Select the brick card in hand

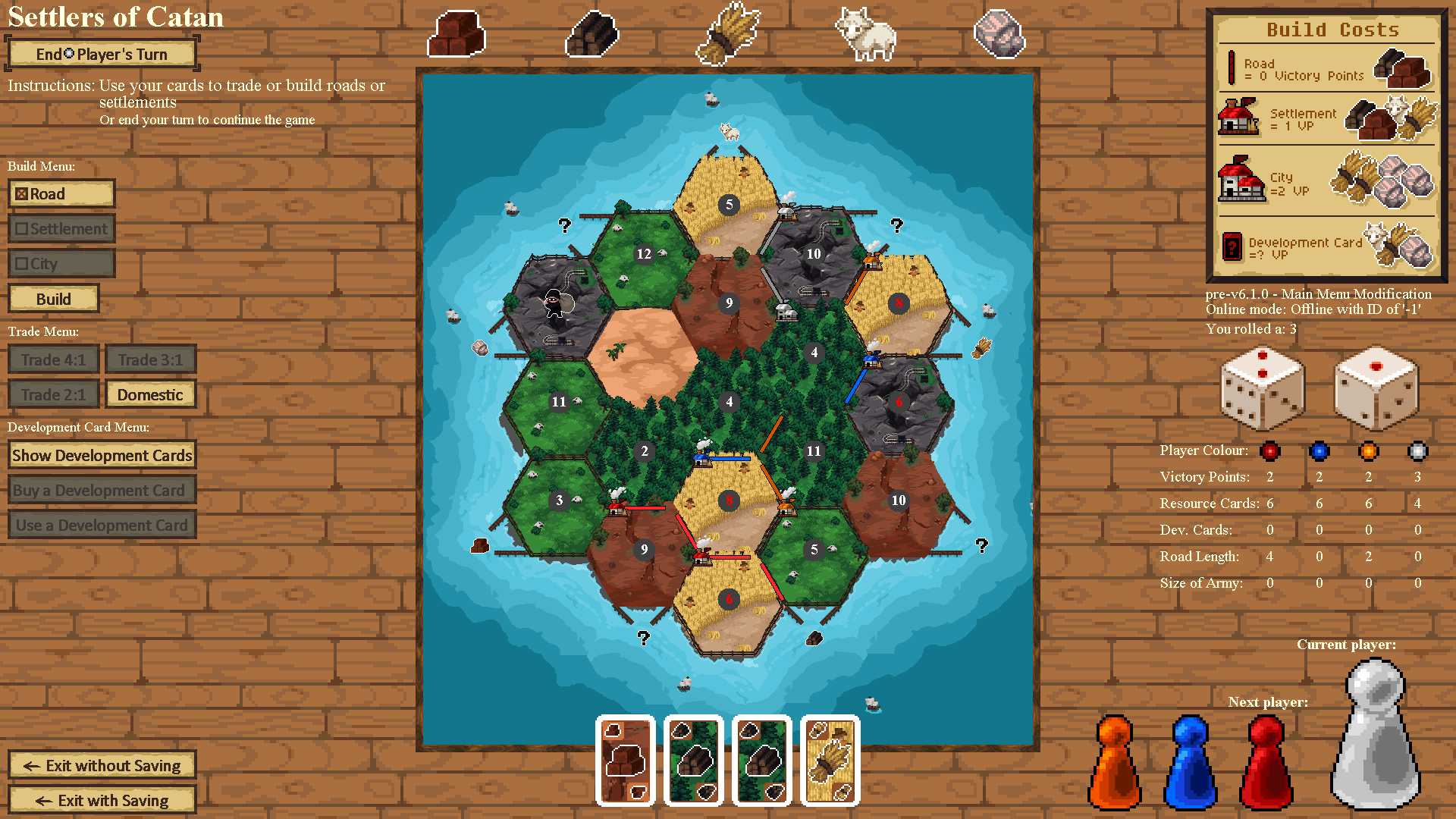point(626,761)
